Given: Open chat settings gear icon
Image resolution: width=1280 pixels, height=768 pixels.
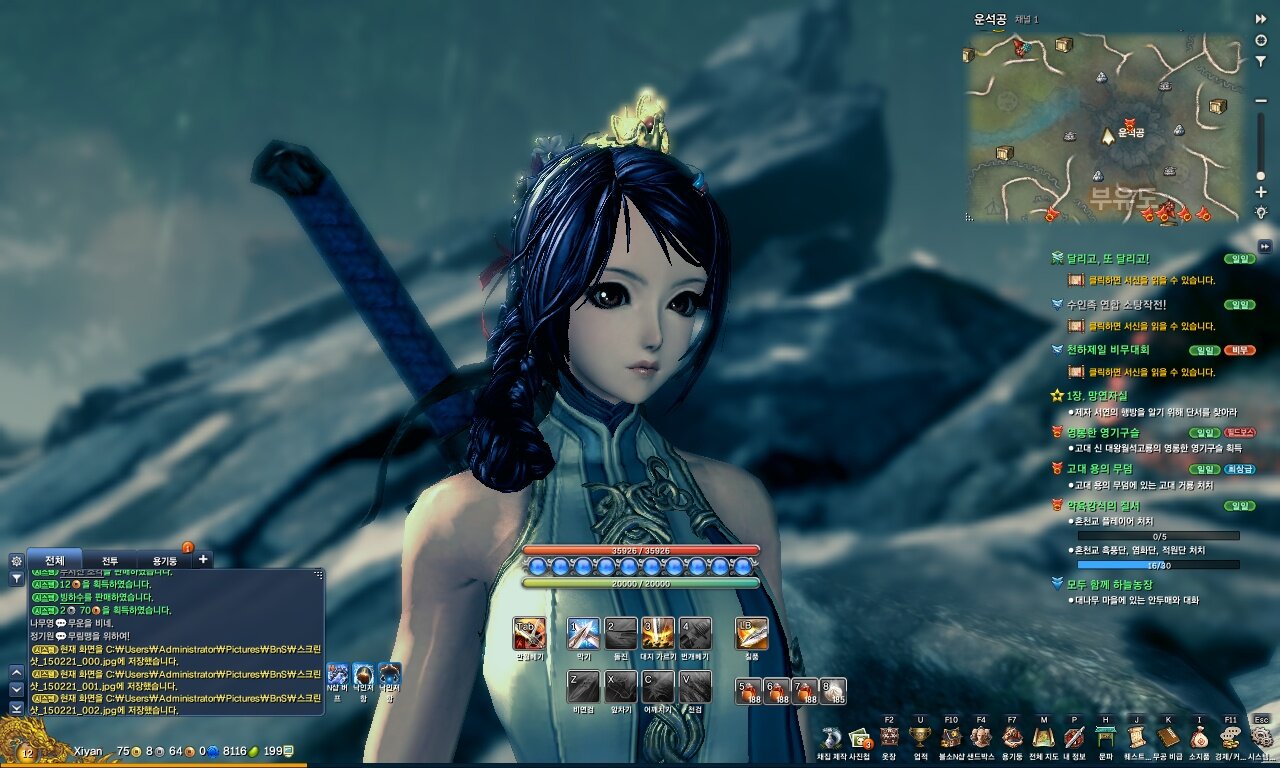Looking at the screenshot, I should [16, 561].
